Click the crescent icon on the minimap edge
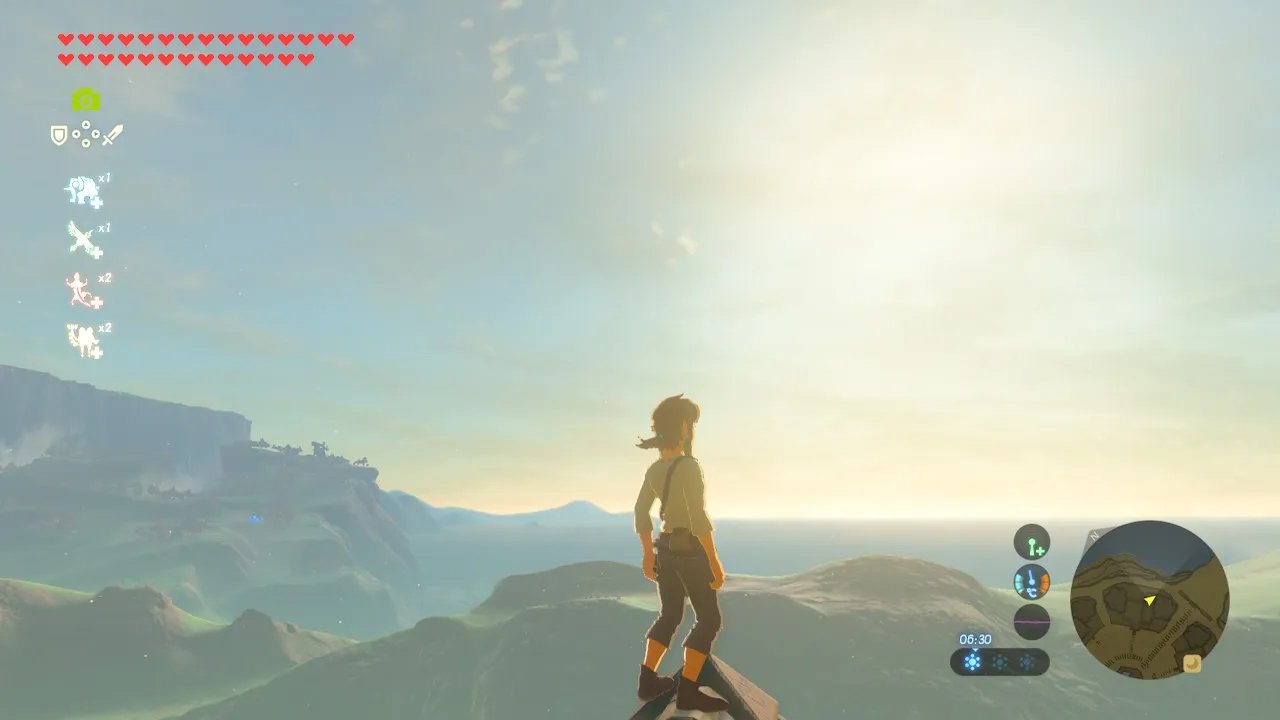The width and height of the screenshot is (1280, 720). (1192, 663)
